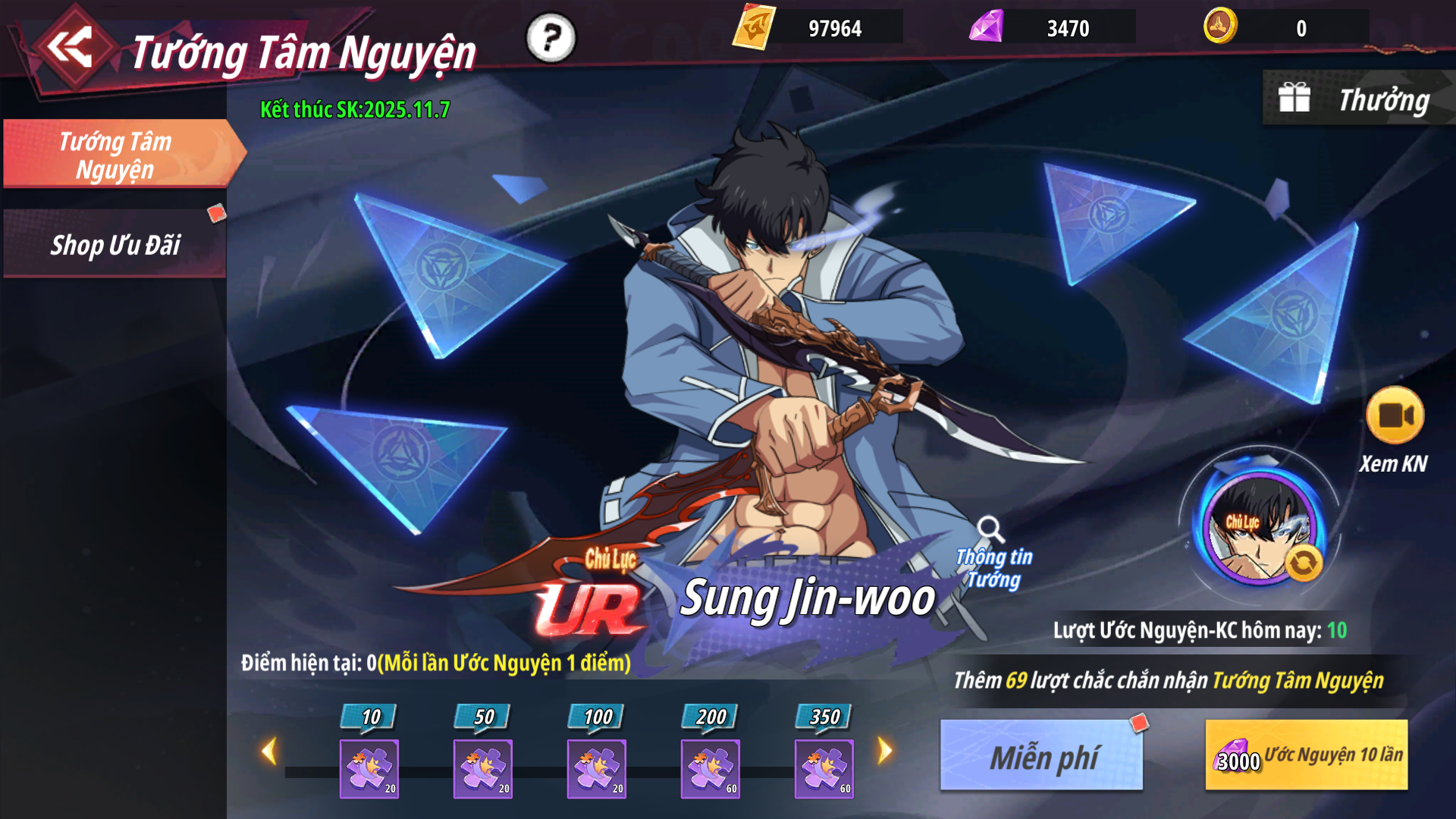
Task: Open the question mark help info
Action: pyautogui.click(x=551, y=38)
